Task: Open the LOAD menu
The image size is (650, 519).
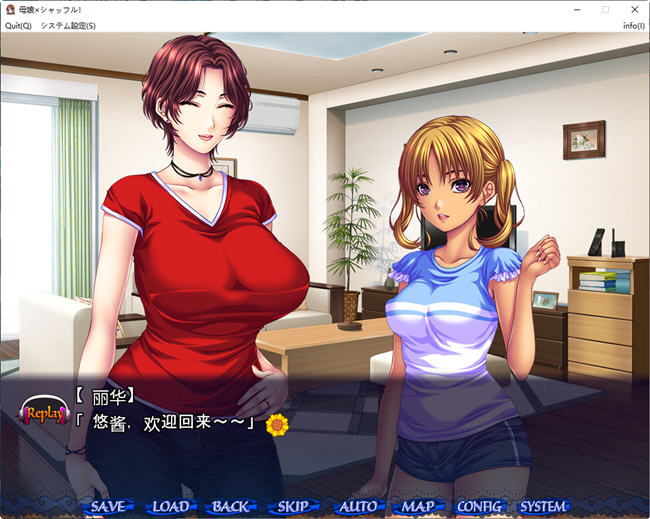Action: click(x=170, y=506)
